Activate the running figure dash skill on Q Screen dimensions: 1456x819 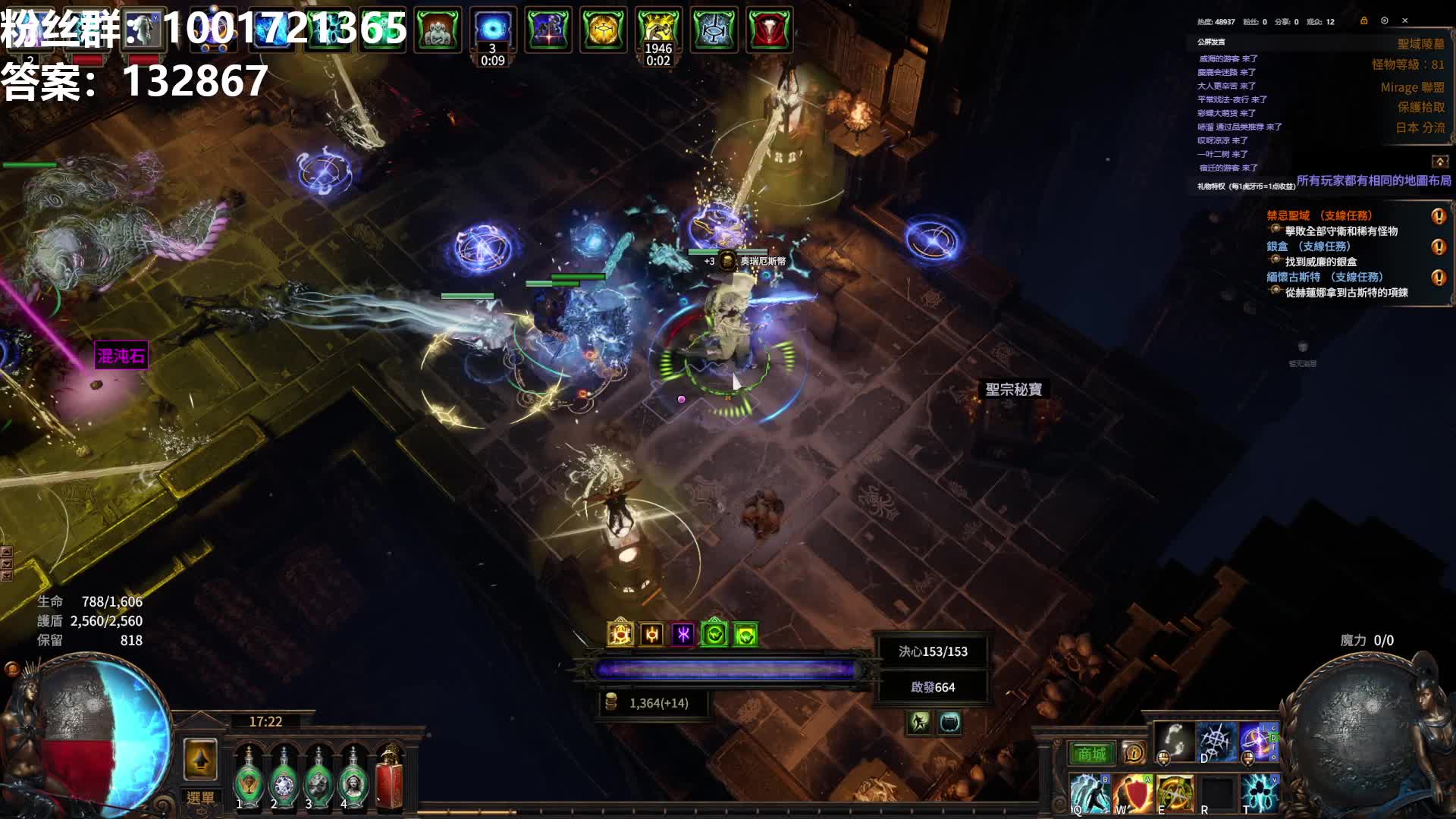tap(1089, 794)
